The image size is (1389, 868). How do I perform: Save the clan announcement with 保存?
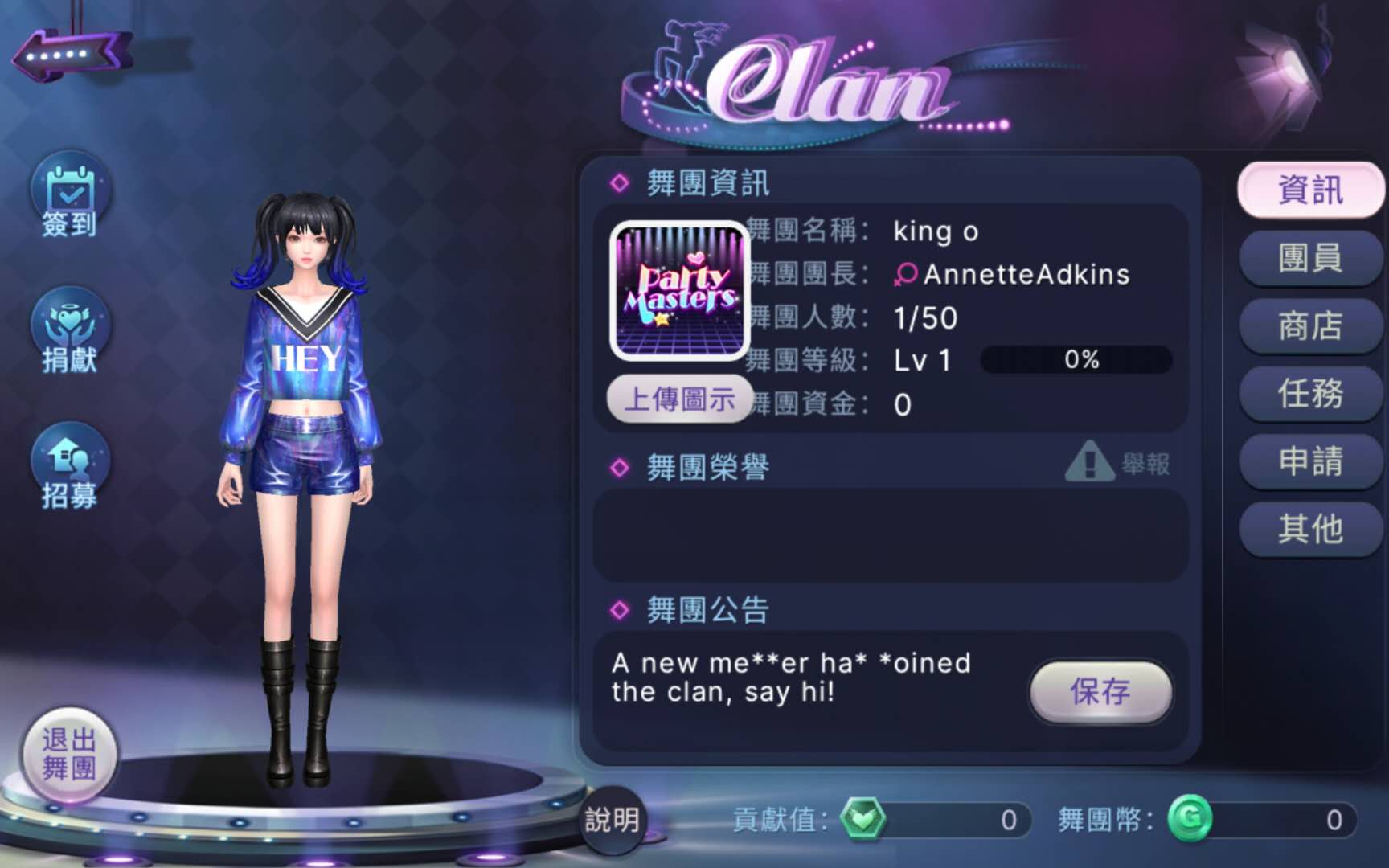tap(1100, 691)
